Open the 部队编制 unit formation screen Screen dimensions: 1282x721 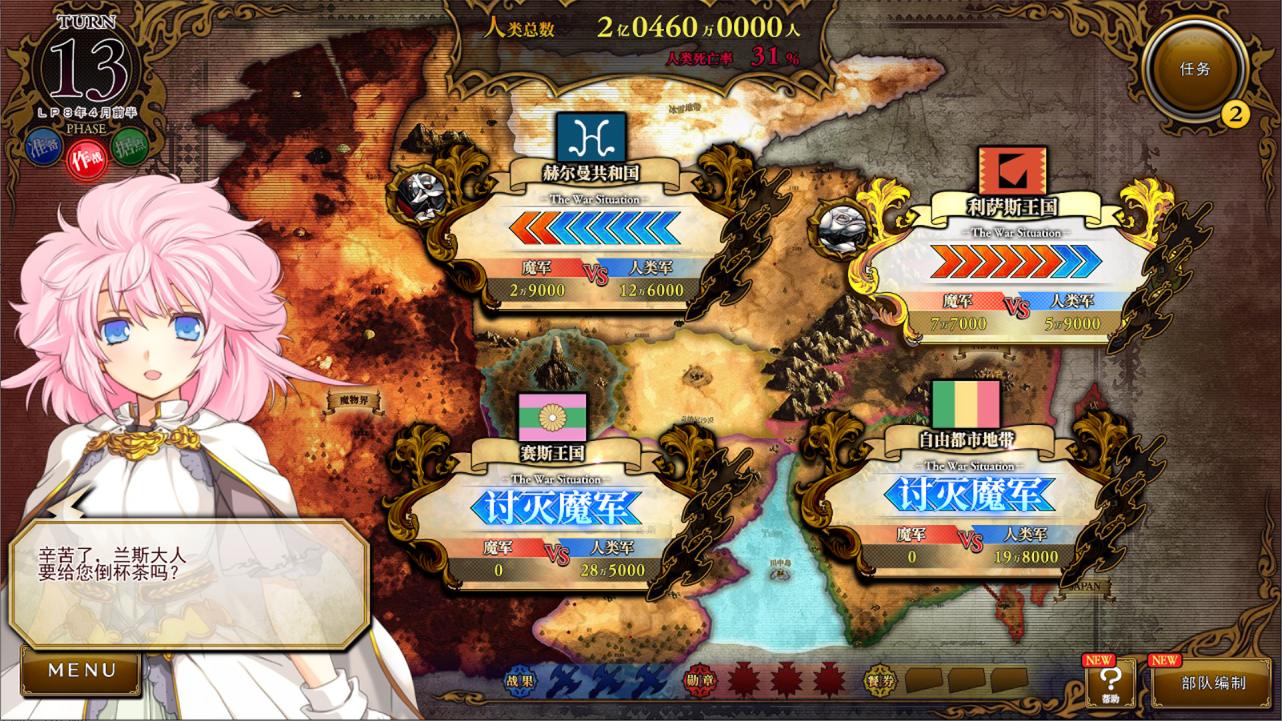tap(1212, 684)
